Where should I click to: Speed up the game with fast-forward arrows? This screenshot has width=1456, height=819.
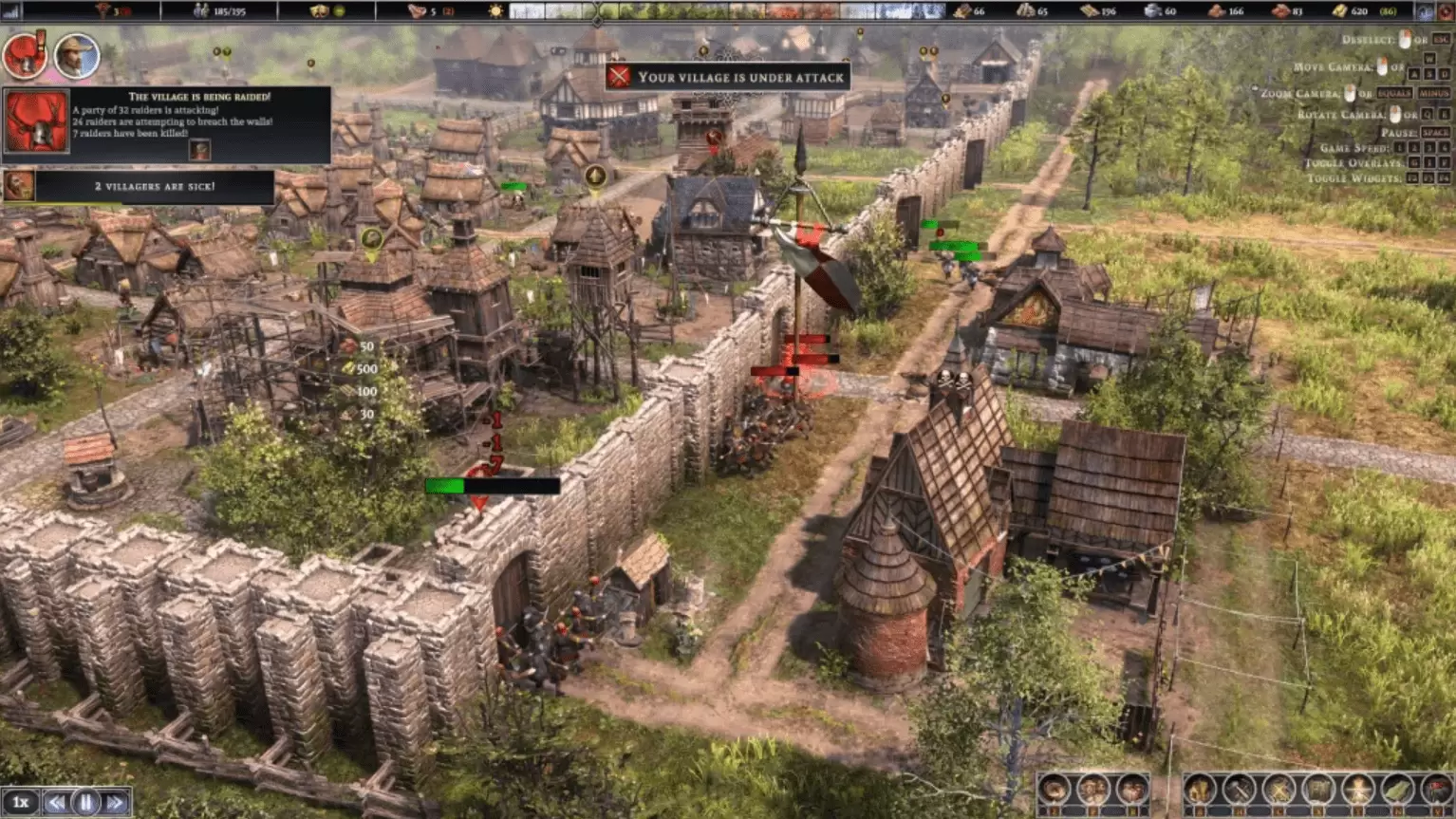[115, 803]
